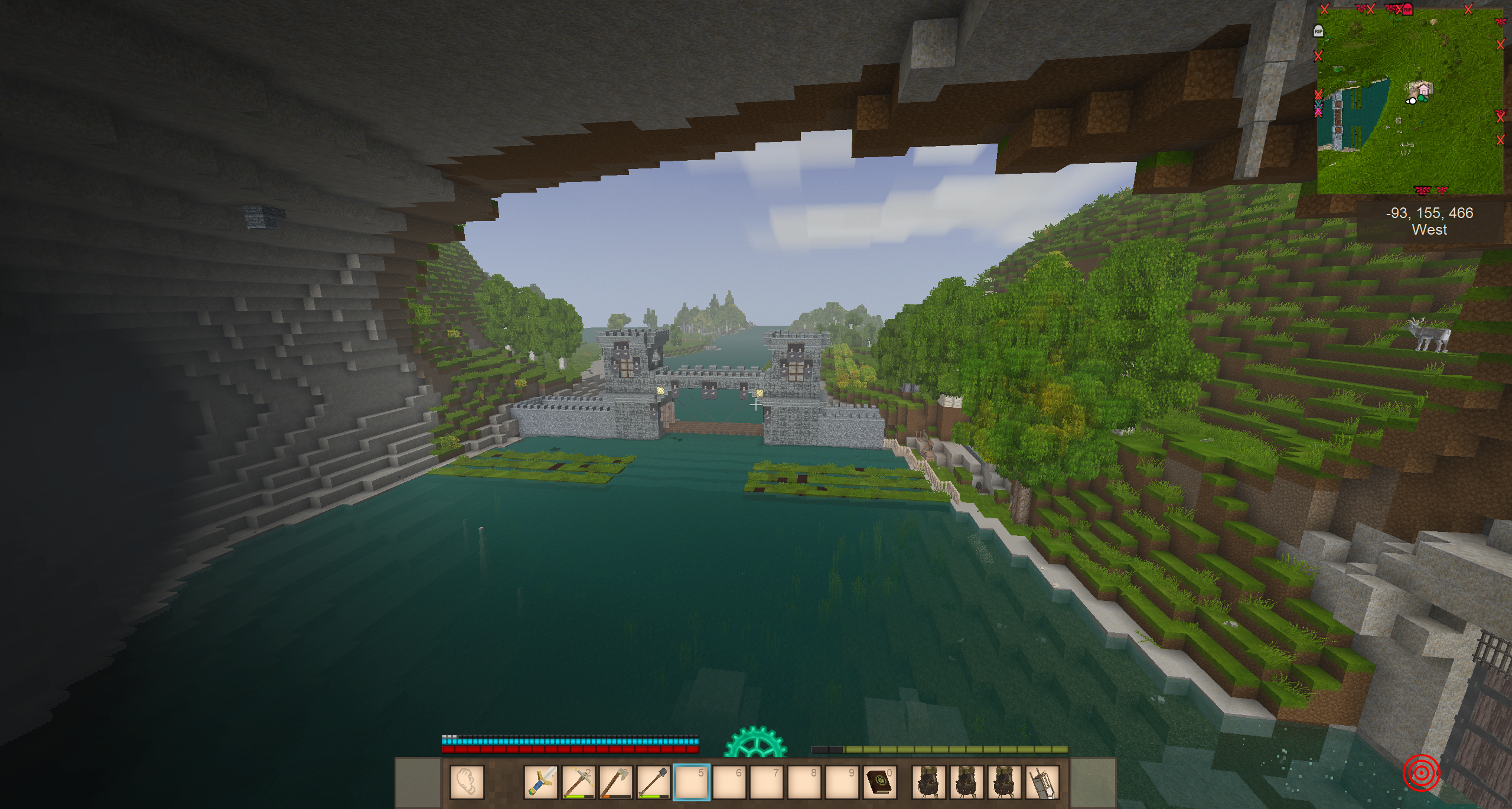The width and height of the screenshot is (1512, 809).
Task: Click the red RIP gravestone marker
Action: tap(1407, 9)
